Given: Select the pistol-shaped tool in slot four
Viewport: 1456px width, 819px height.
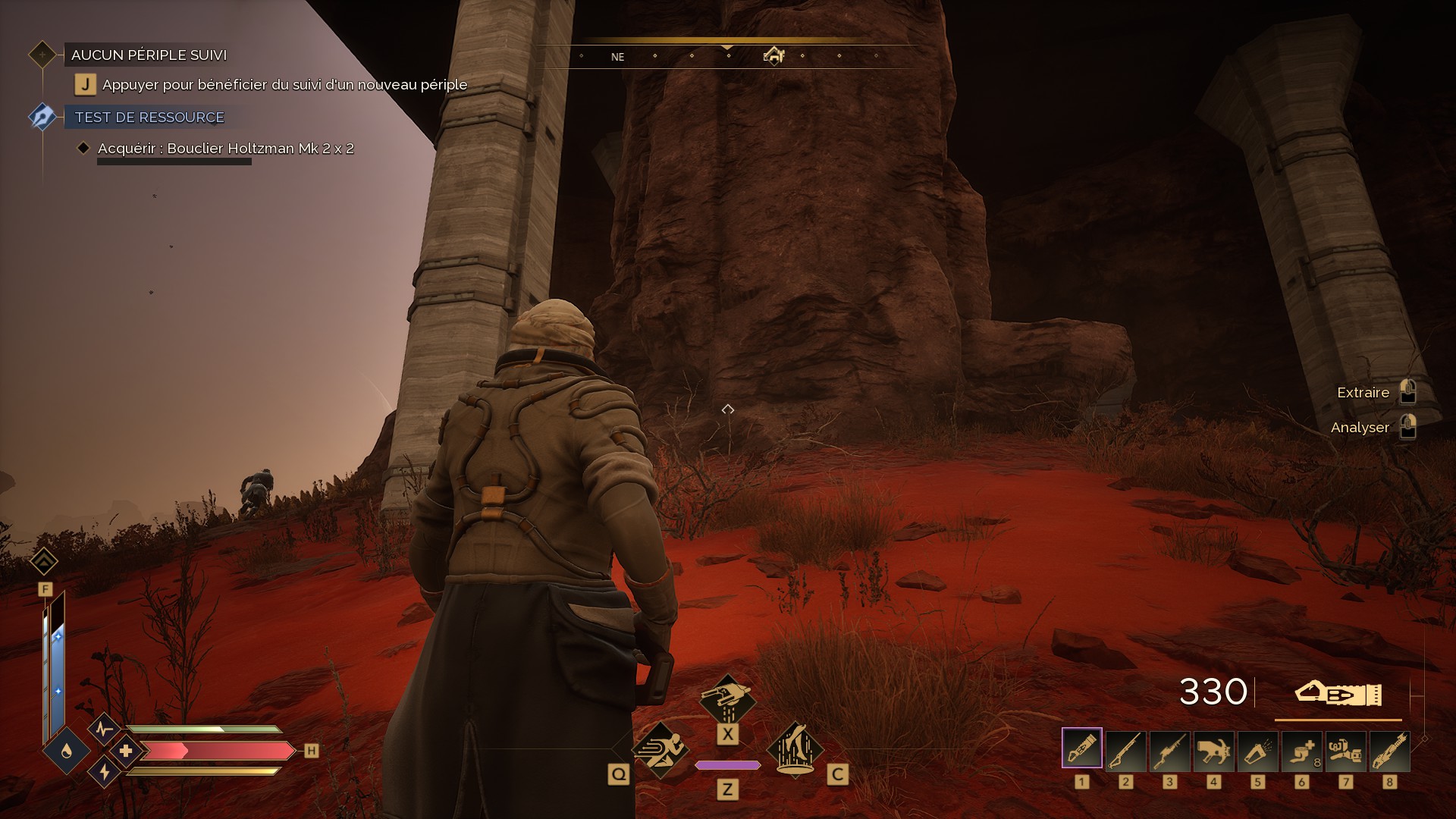Looking at the screenshot, I should (1213, 749).
